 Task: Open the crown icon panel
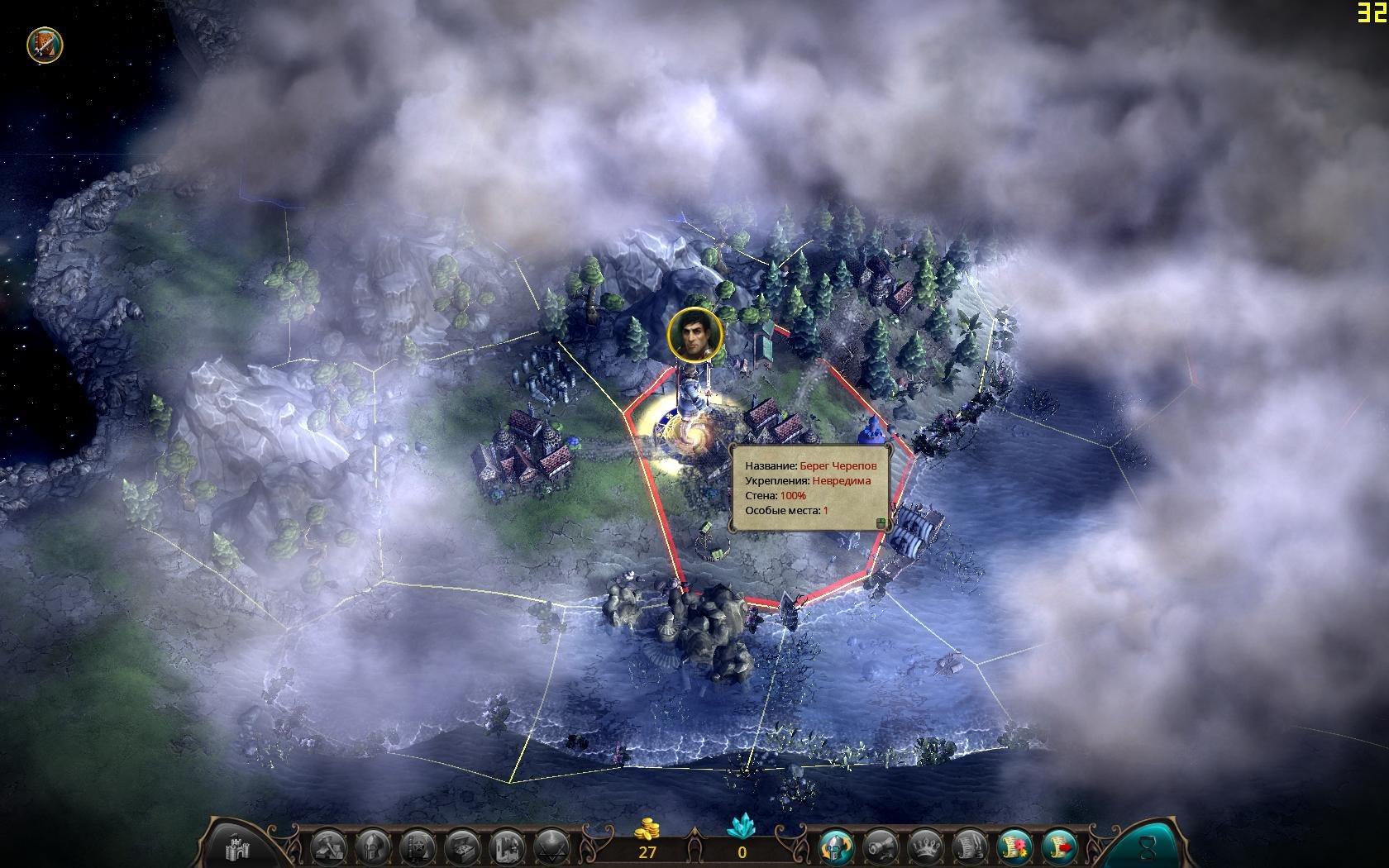click(926, 847)
